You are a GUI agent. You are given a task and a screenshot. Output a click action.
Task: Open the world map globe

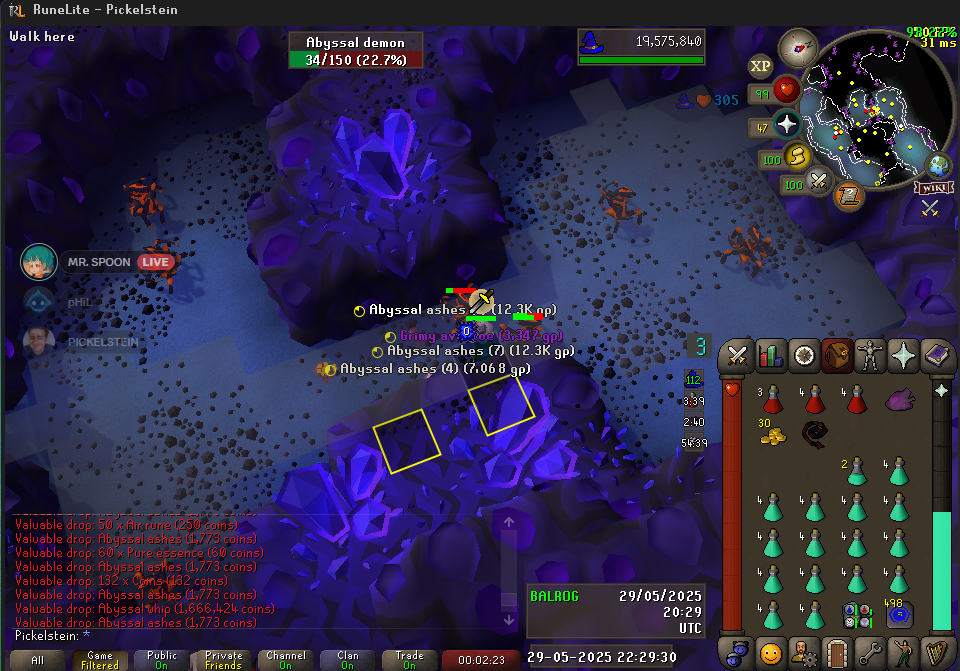pos(938,165)
